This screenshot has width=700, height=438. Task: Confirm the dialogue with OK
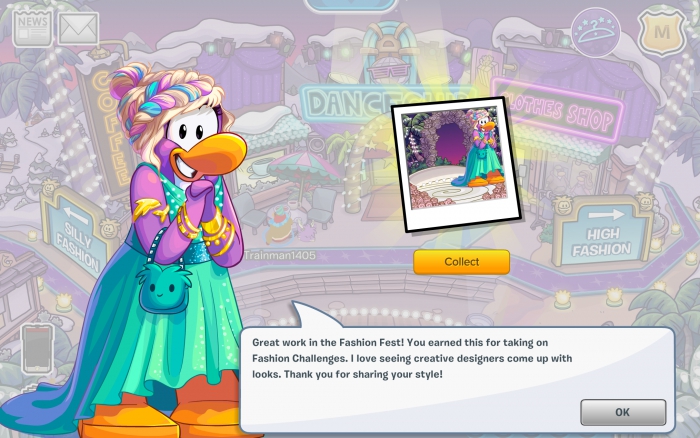(622, 412)
